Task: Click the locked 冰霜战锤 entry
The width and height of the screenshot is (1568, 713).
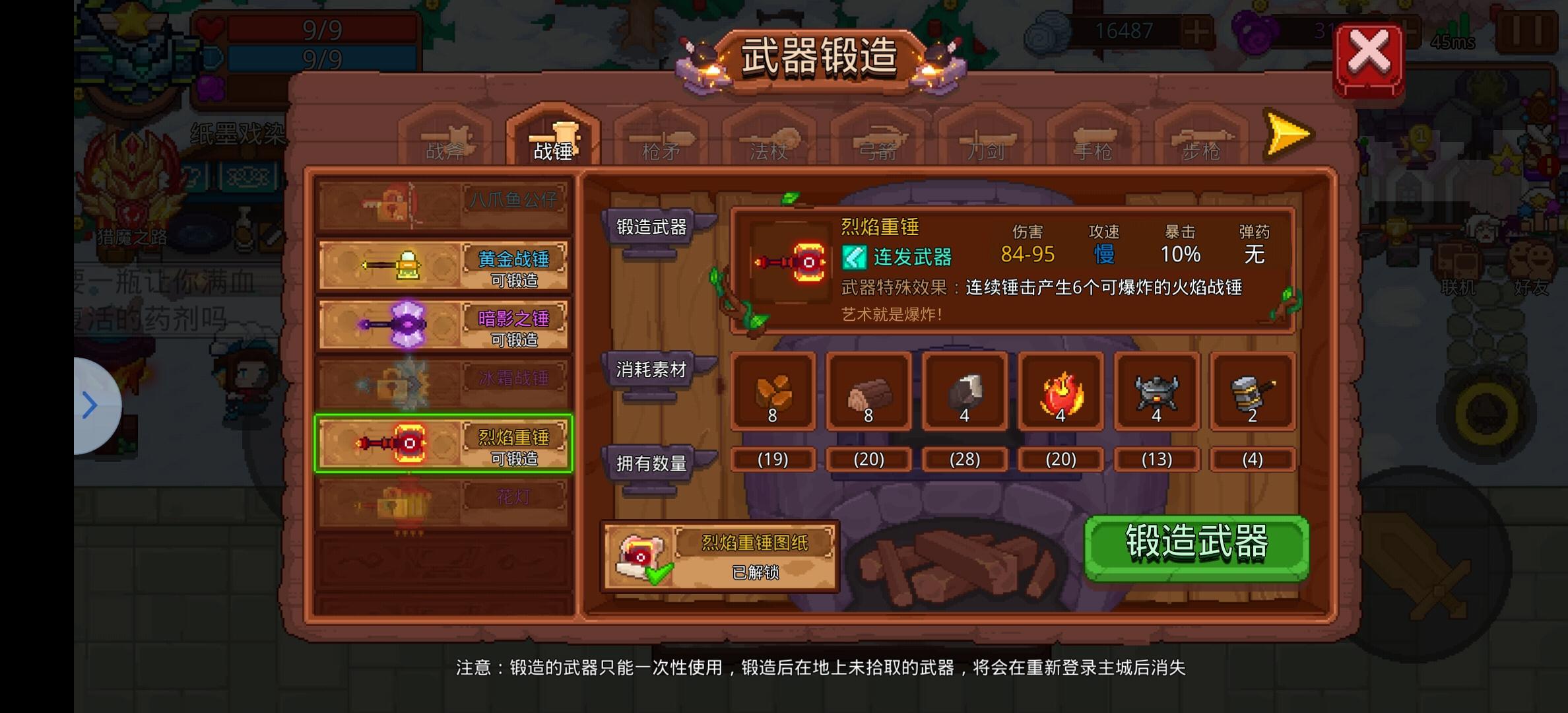Action: point(443,383)
